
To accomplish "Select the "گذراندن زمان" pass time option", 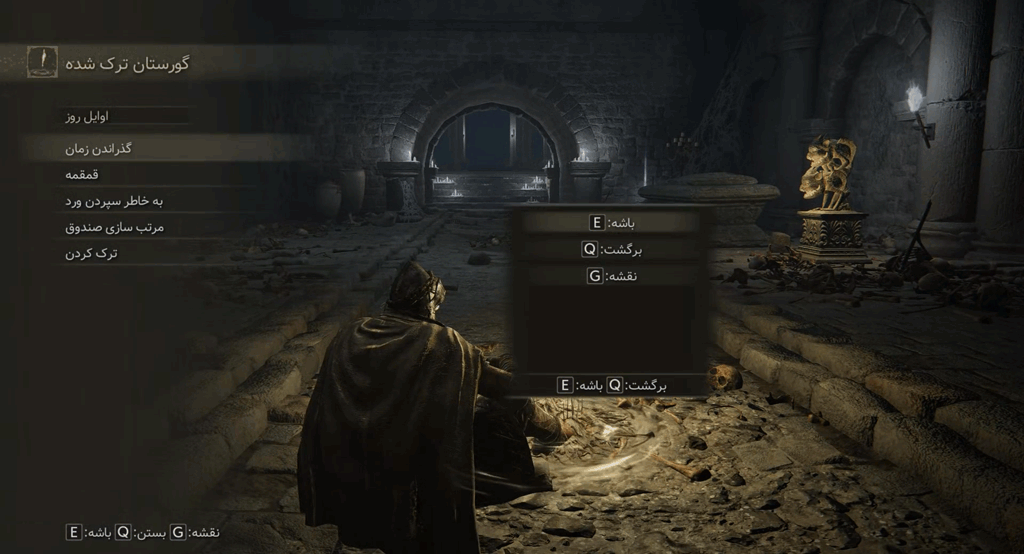I will [98, 148].
